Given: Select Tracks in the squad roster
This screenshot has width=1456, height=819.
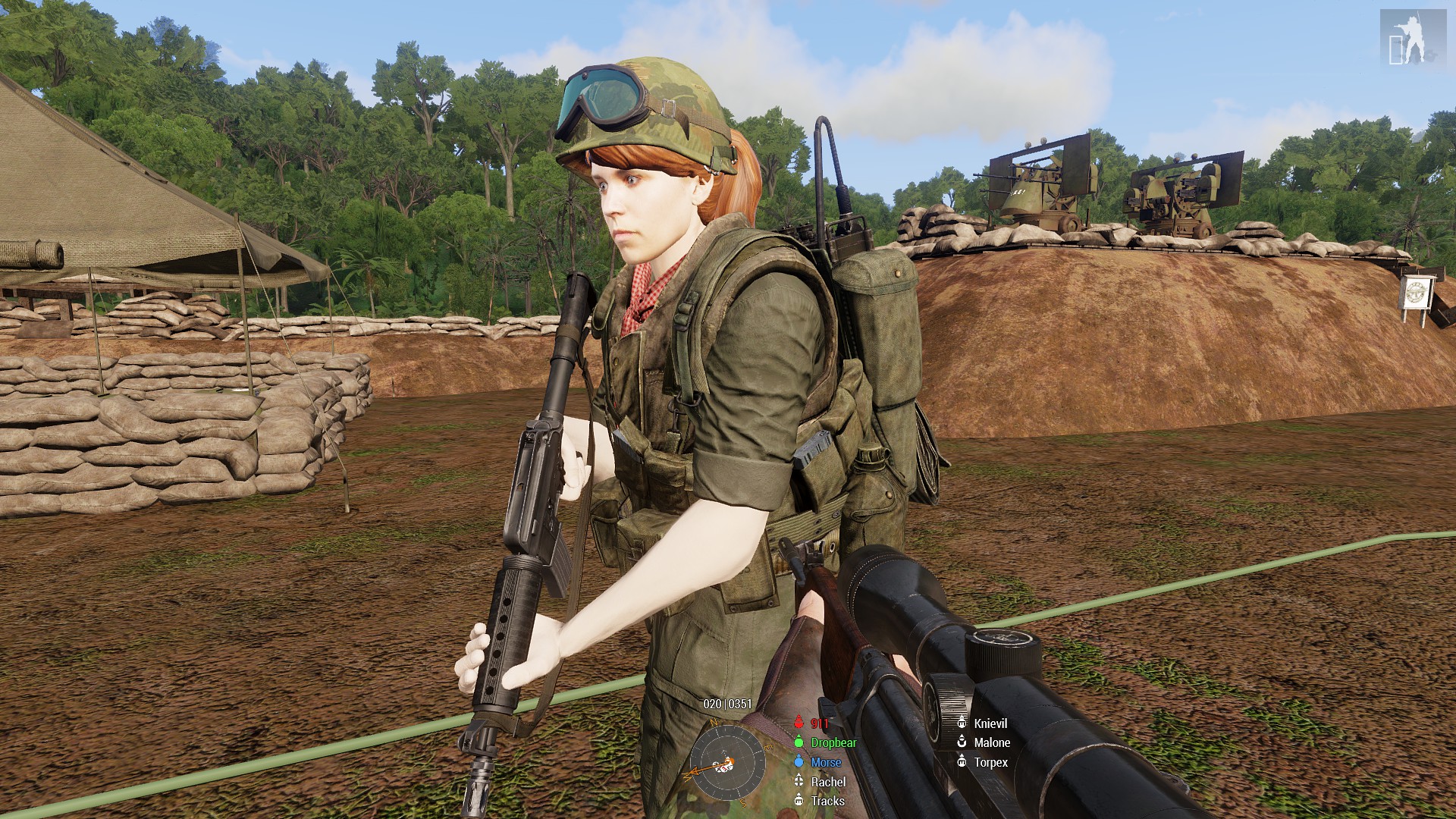Looking at the screenshot, I should pyautogui.click(x=827, y=801).
